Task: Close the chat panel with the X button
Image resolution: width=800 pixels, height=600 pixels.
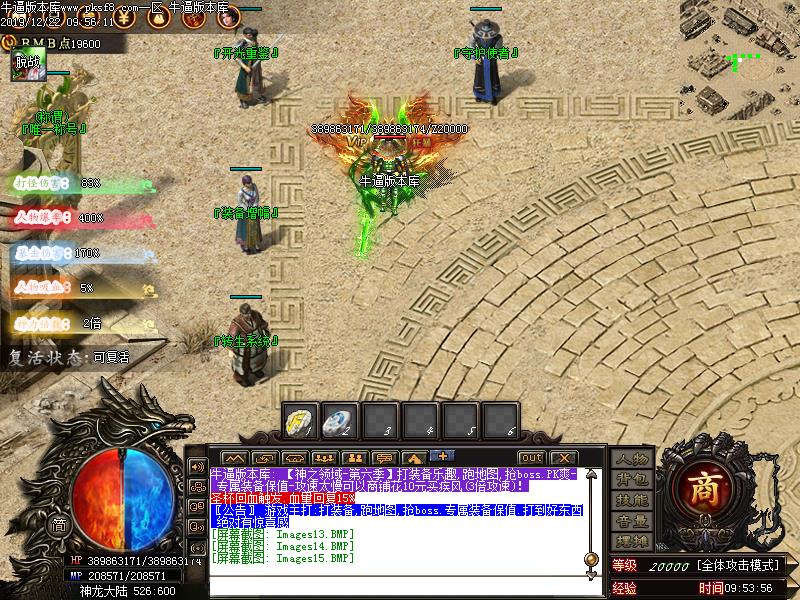Action: pos(565,458)
